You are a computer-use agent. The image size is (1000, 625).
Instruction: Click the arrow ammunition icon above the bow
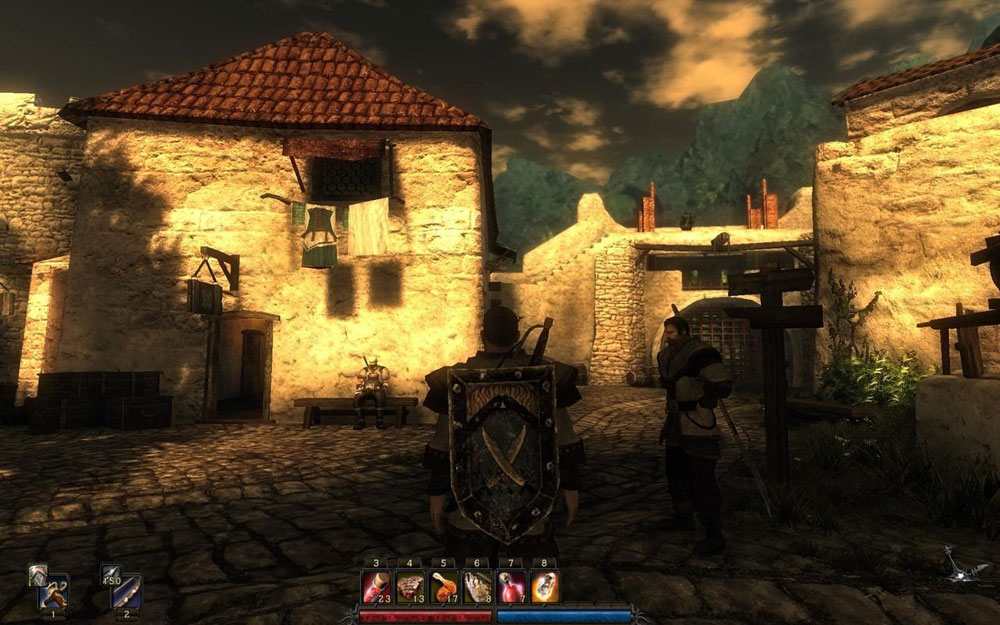coord(110,574)
